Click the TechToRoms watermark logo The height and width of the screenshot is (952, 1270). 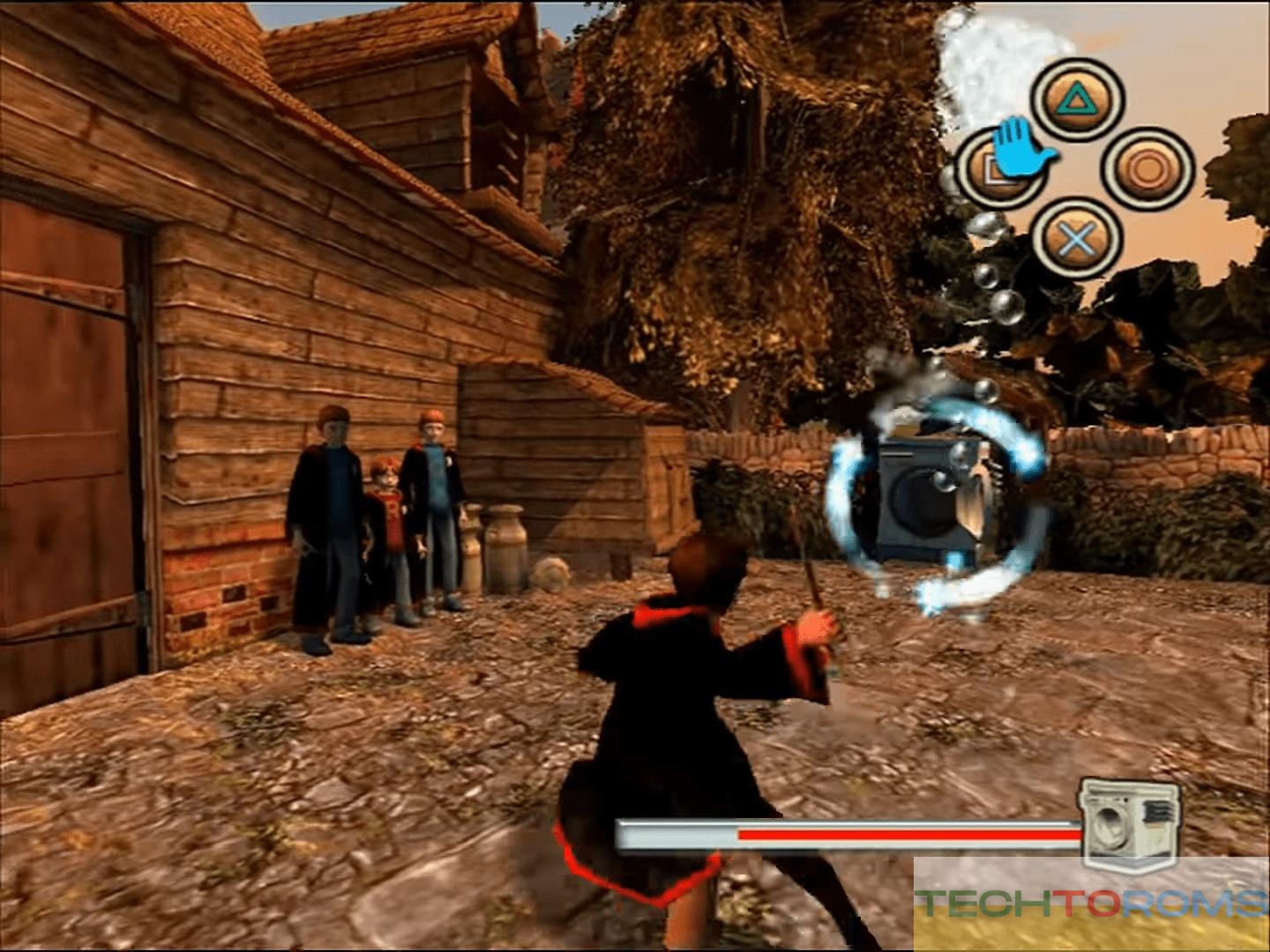1092,903
